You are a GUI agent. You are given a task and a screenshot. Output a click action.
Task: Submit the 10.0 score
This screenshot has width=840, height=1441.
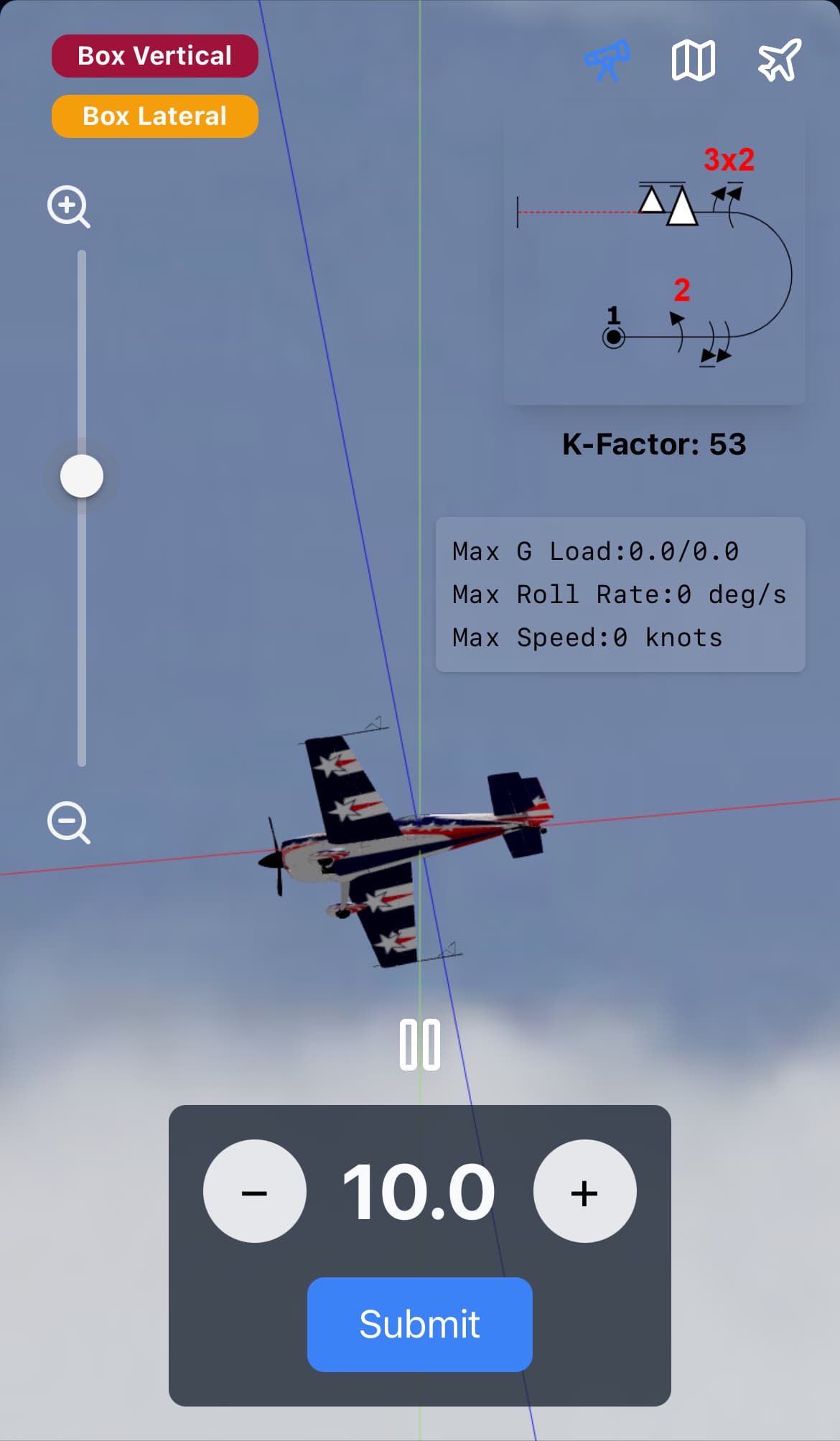click(x=420, y=1324)
